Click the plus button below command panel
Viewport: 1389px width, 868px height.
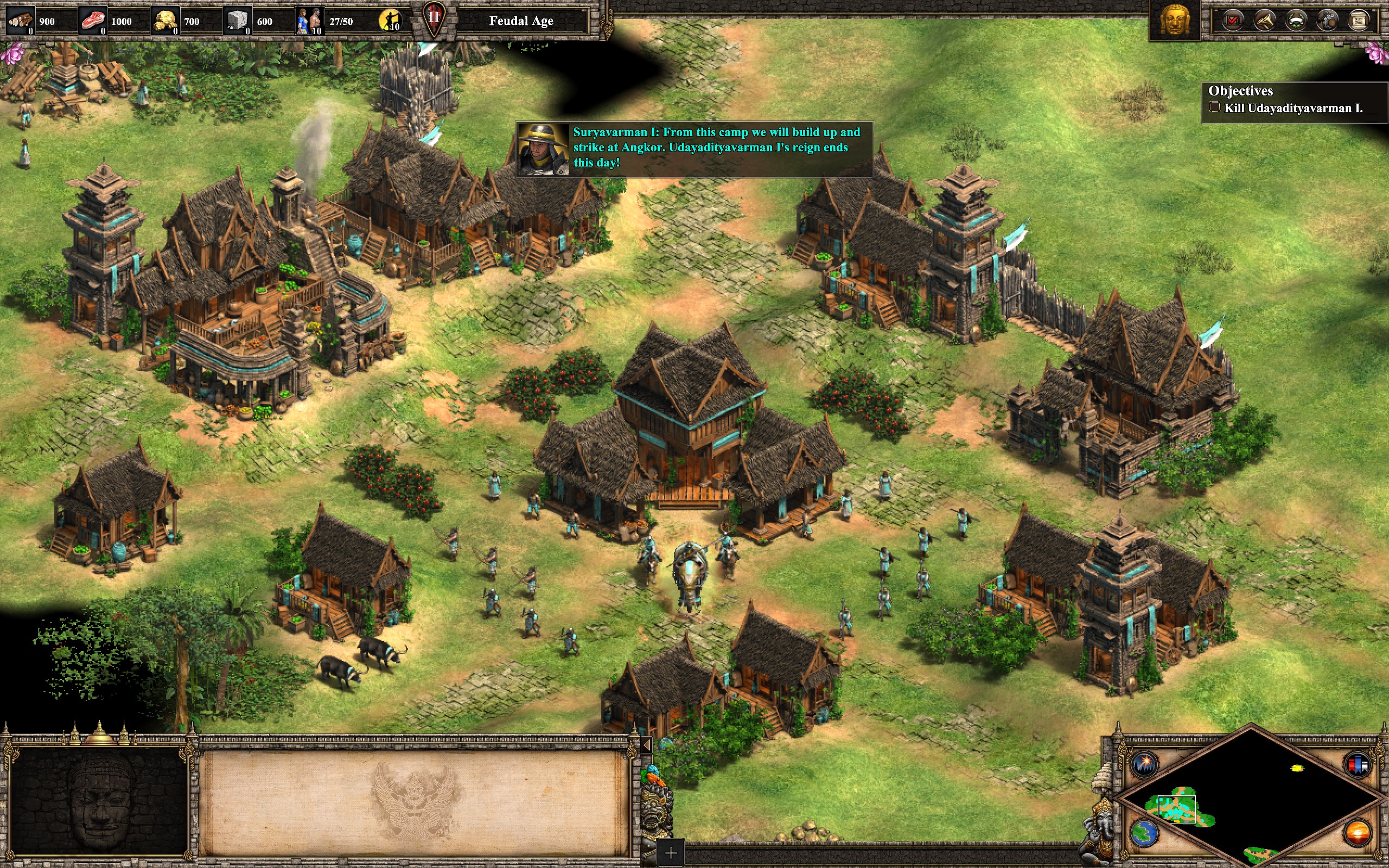pos(671,853)
